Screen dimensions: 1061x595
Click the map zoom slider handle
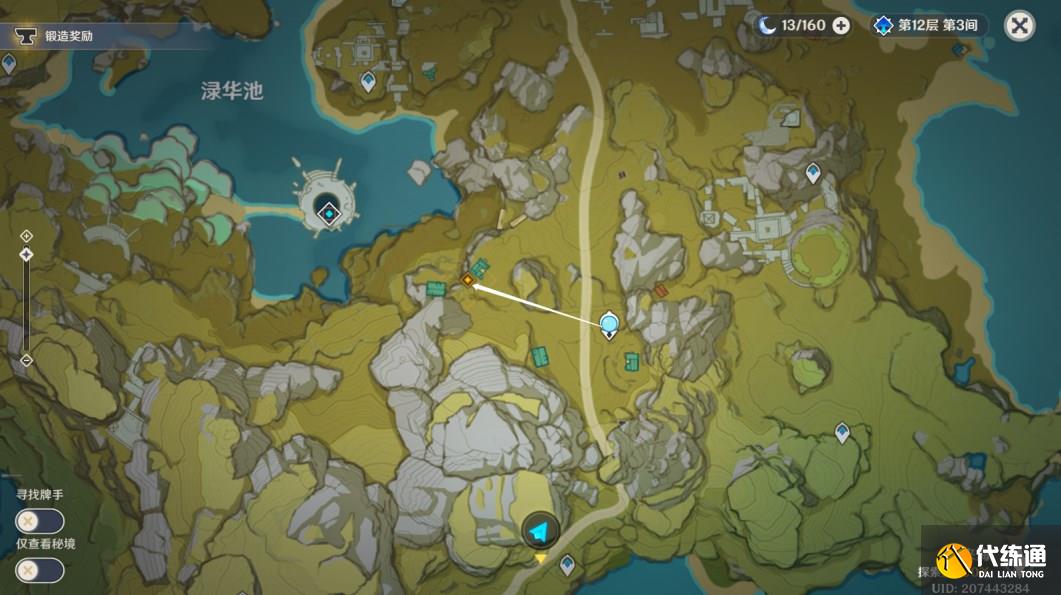pos(26,255)
